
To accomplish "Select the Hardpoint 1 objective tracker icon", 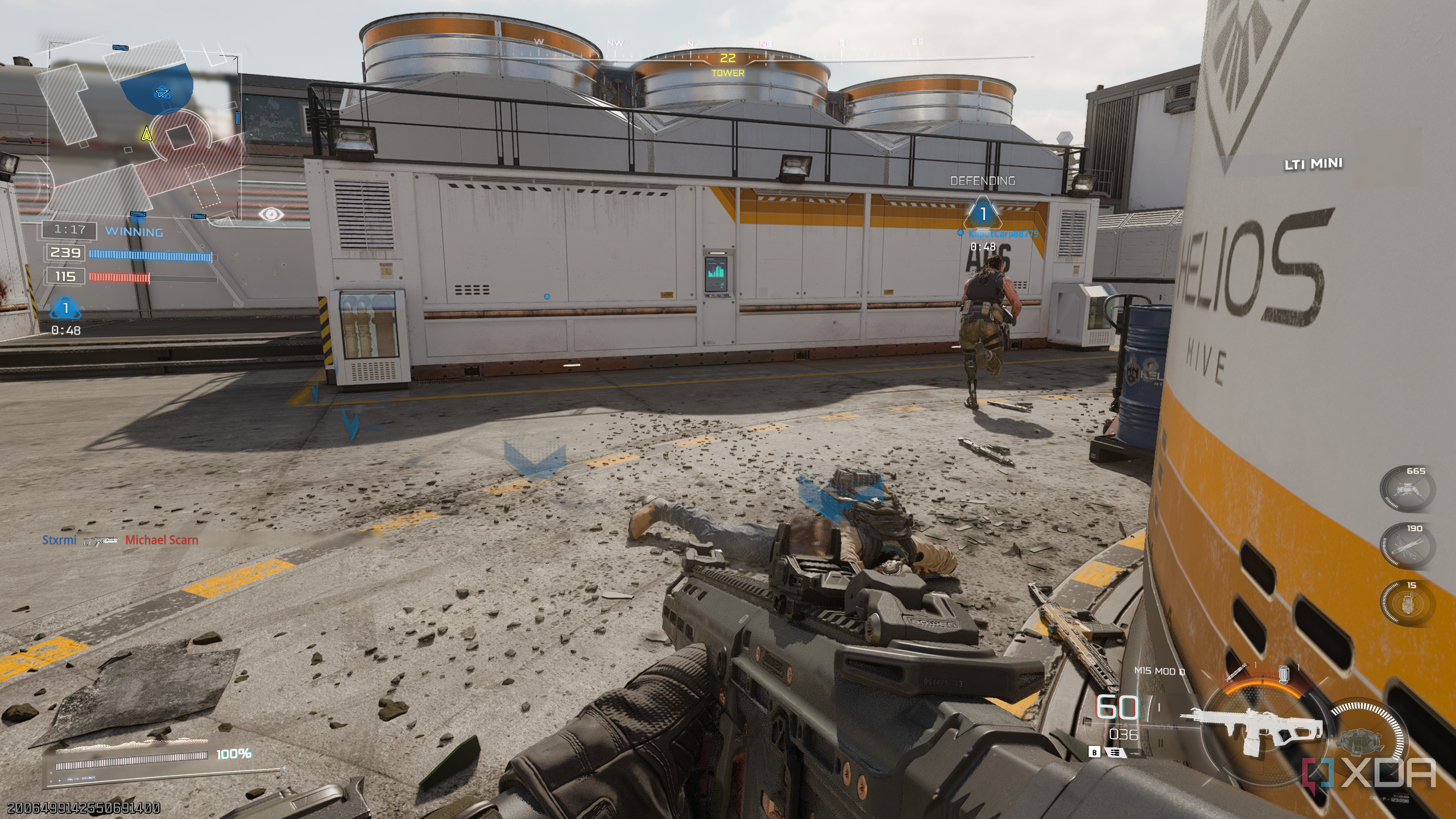I will 65,309.
